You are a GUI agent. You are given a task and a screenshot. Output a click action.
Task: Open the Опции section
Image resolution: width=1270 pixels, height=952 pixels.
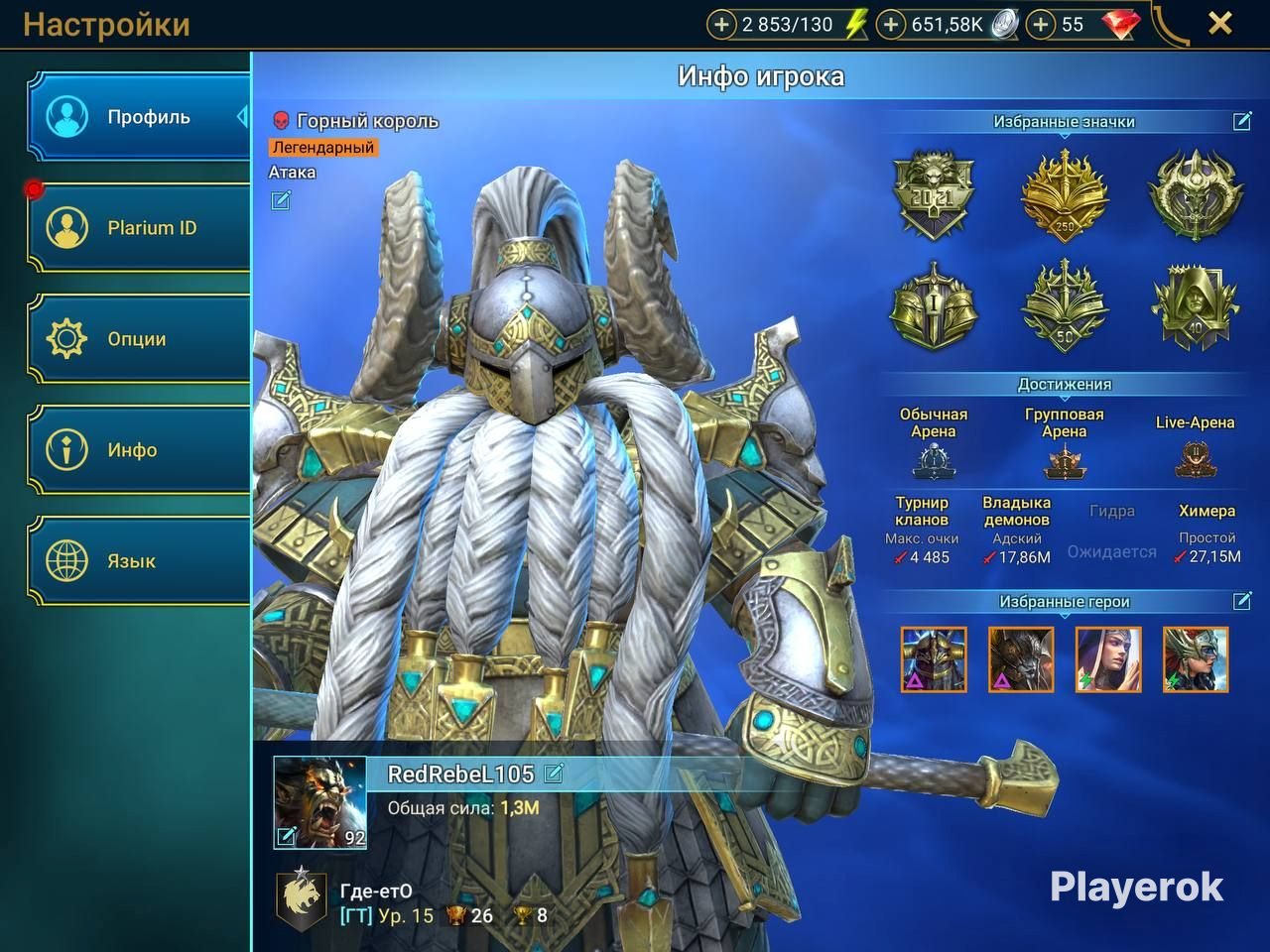(x=139, y=339)
